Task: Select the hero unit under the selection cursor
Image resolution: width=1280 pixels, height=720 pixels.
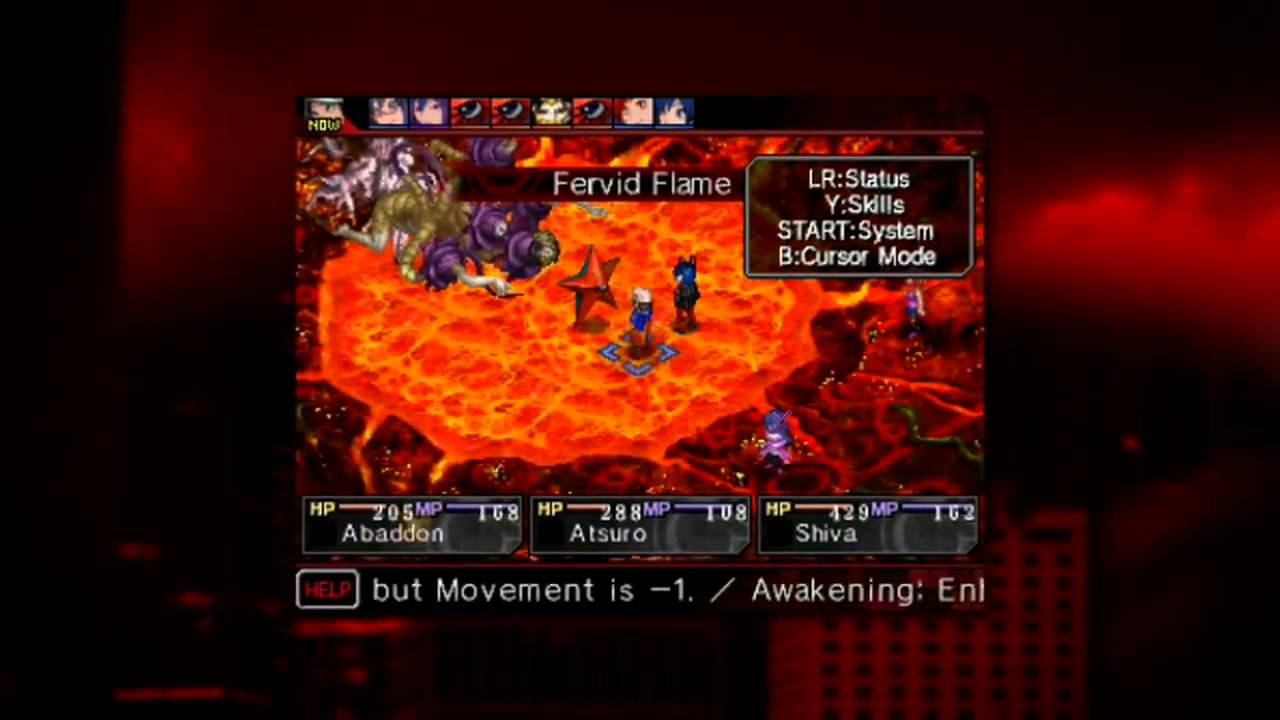Action: tap(640, 320)
